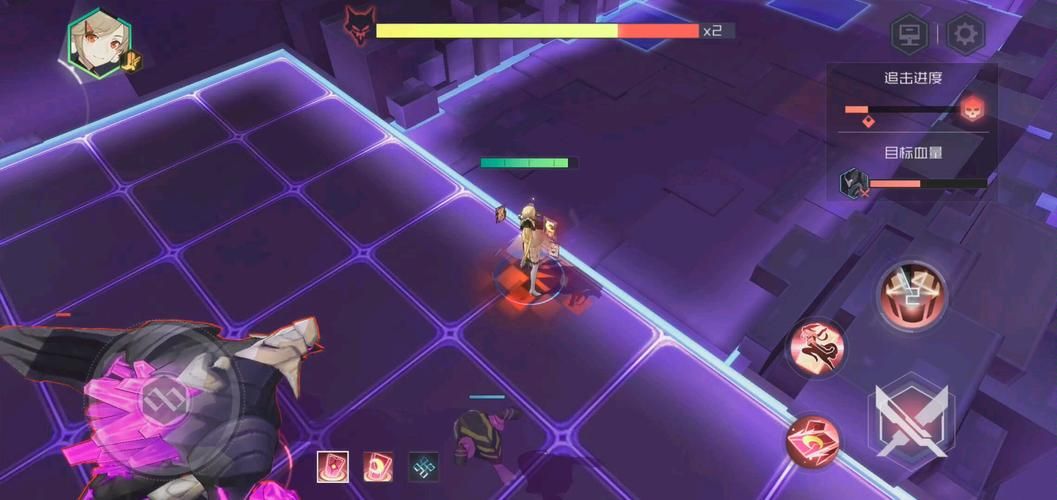Trigger the red gem skill button
Image resolution: width=1057 pixels, height=500 pixels.
[812, 442]
